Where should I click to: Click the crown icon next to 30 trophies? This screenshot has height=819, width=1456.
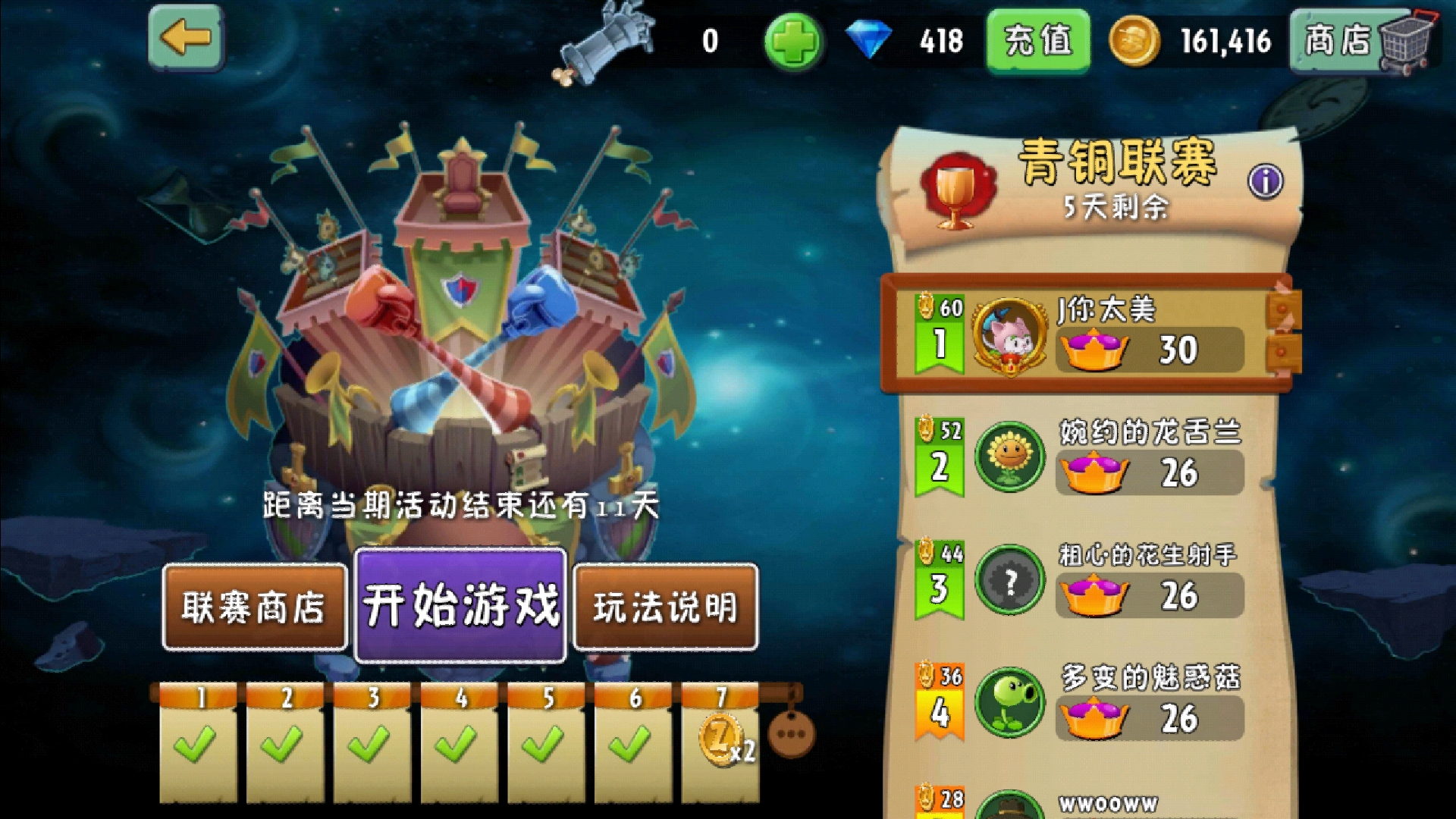(1094, 348)
